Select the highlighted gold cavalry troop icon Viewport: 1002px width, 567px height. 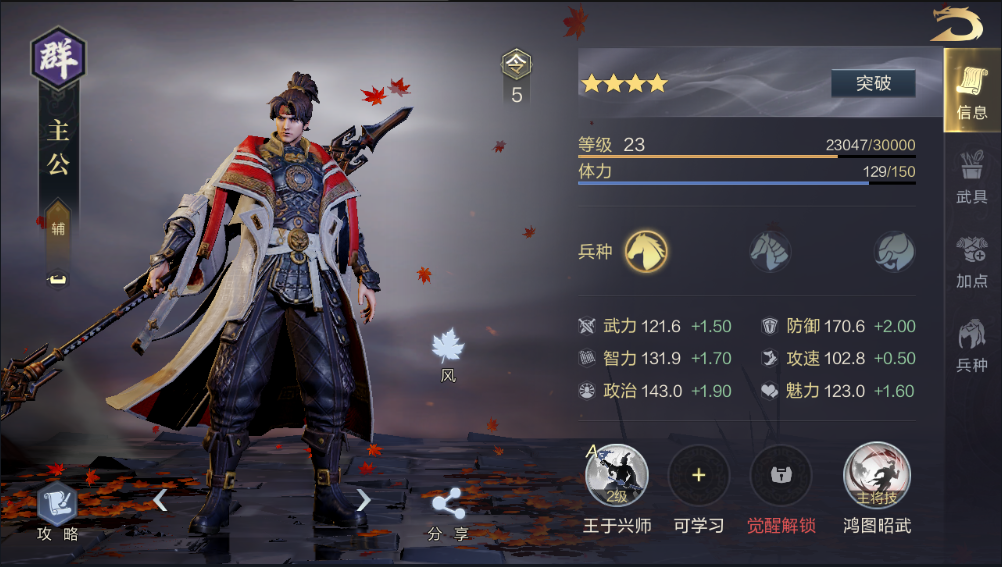pos(647,251)
